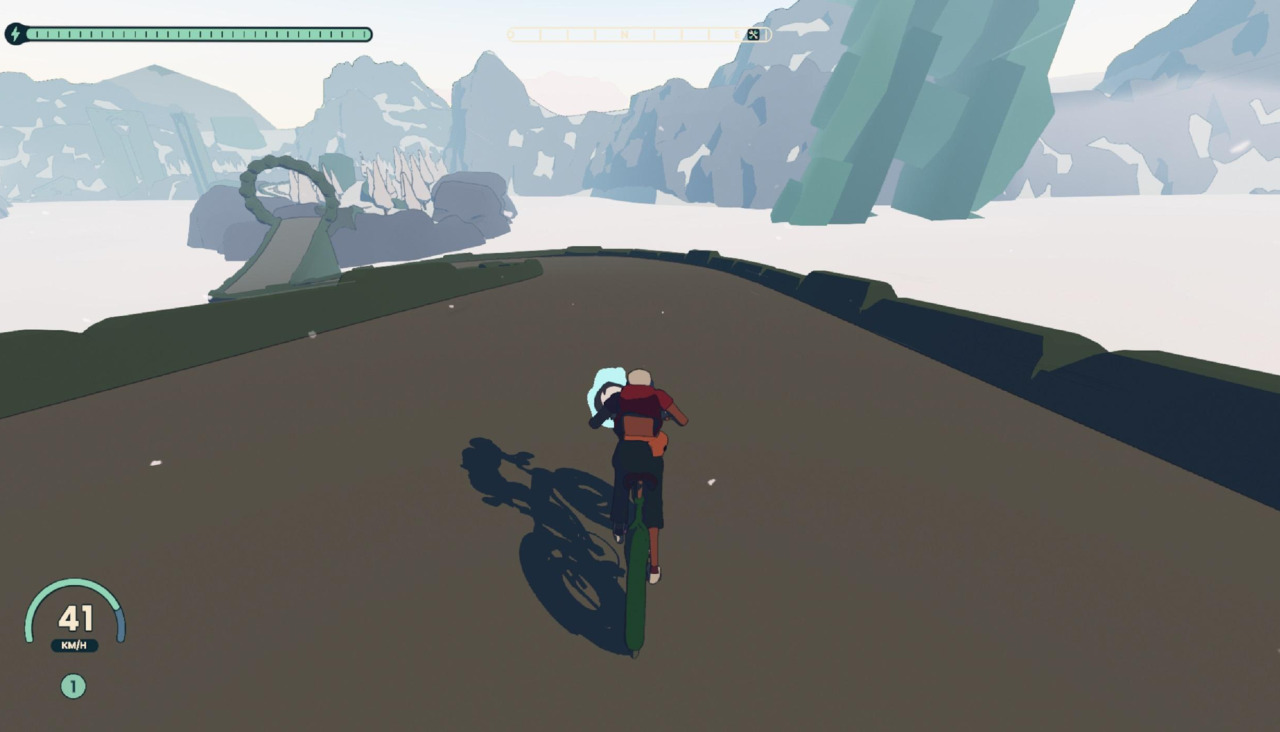The height and width of the screenshot is (732, 1280).
Task: Select the gear number 1 indicator
Action: click(73, 686)
